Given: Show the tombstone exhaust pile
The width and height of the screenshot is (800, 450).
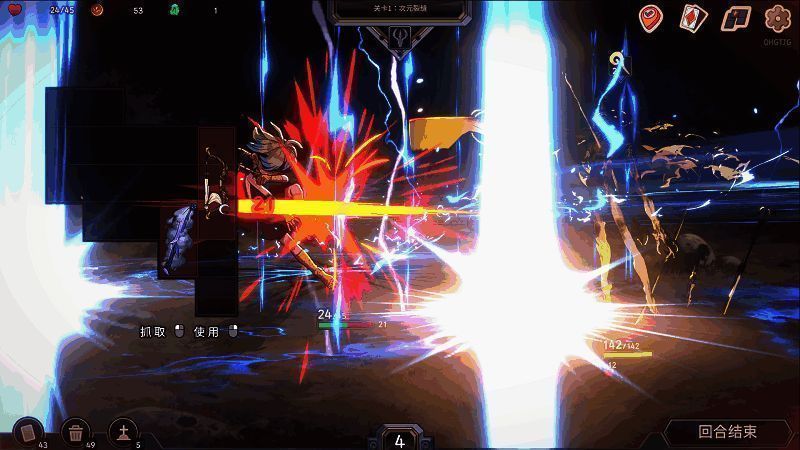Looking at the screenshot, I should coord(123,431).
